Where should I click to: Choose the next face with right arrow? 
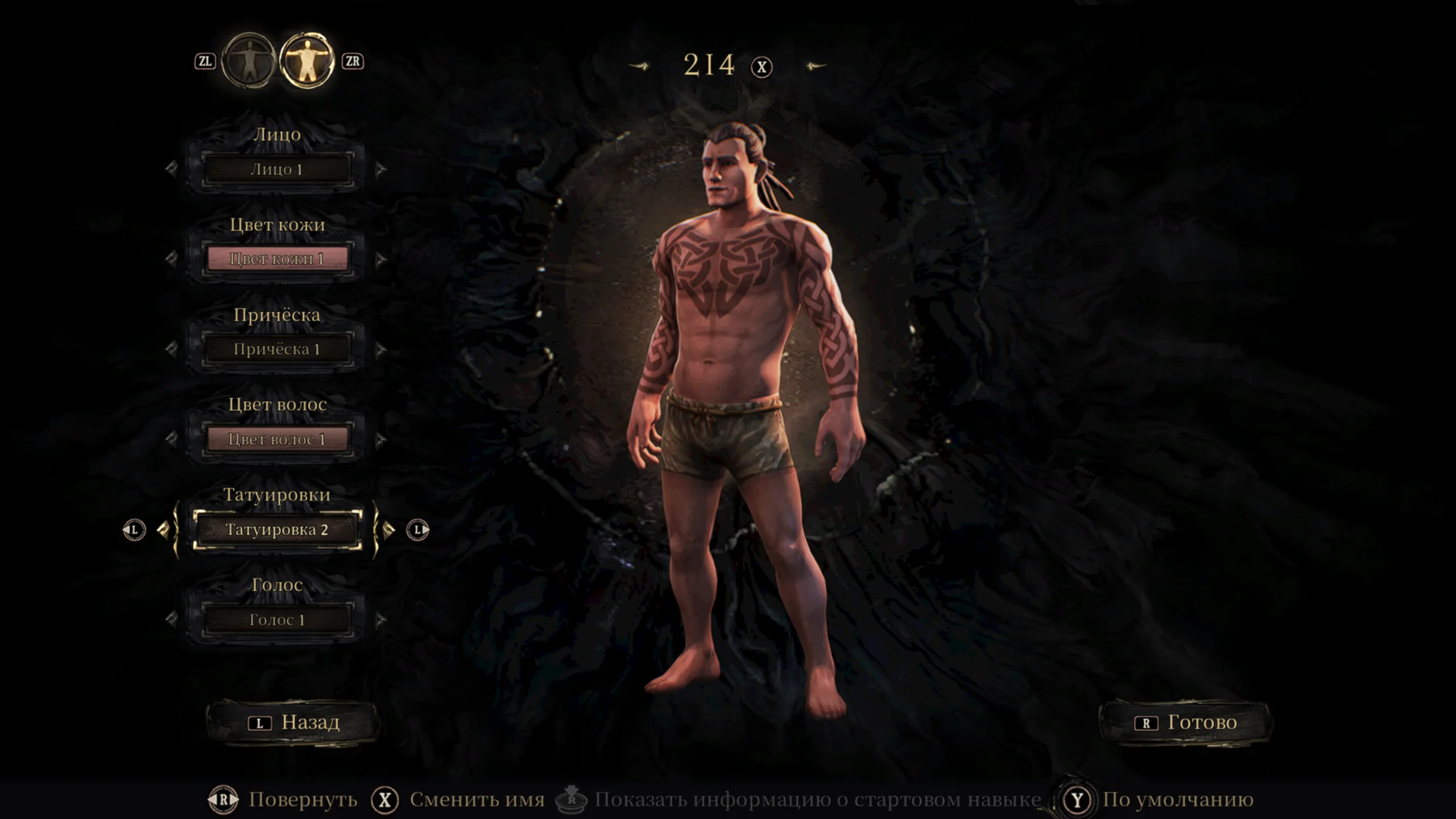[381, 169]
